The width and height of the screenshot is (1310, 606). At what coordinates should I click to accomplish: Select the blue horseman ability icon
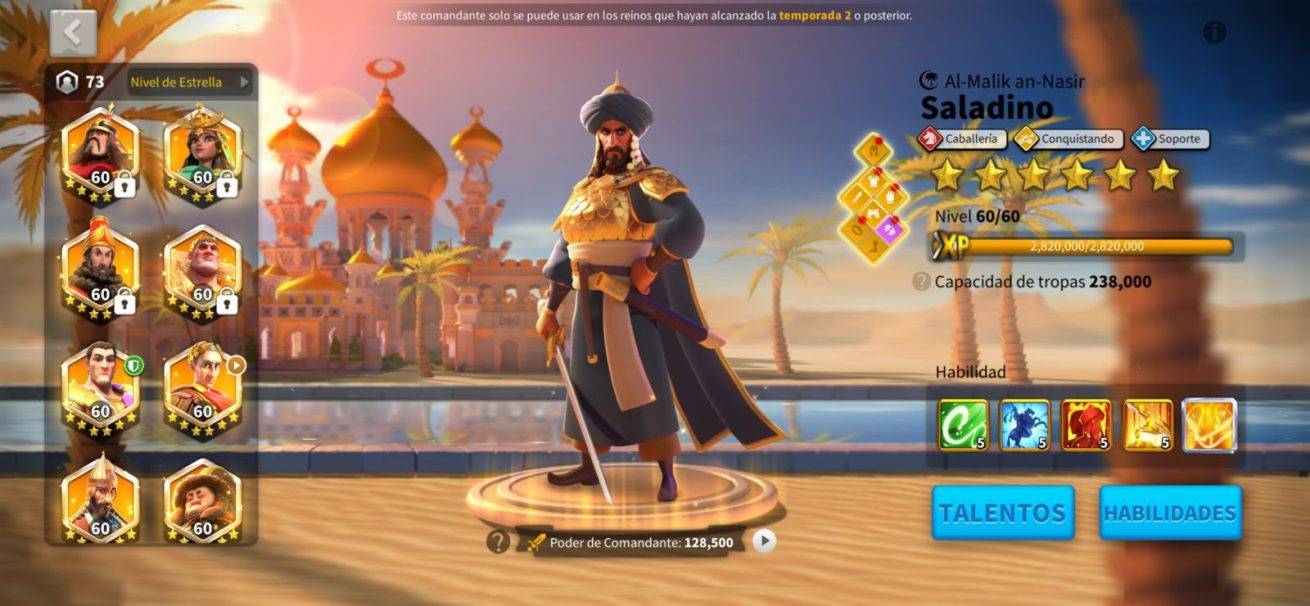[x=1025, y=425]
